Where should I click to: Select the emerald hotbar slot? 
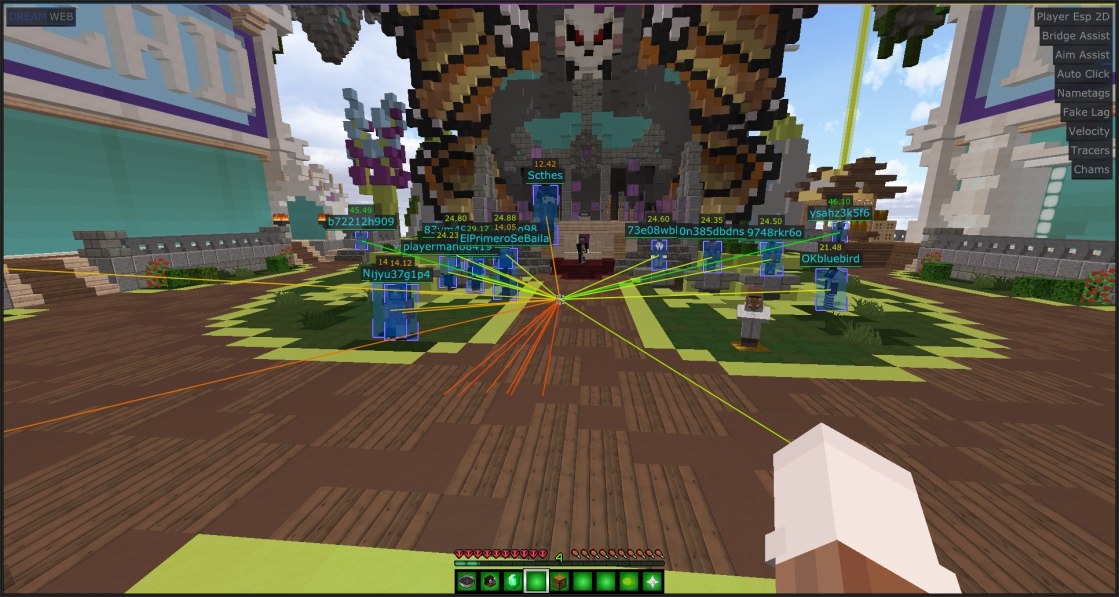click(x=513, y=581)
